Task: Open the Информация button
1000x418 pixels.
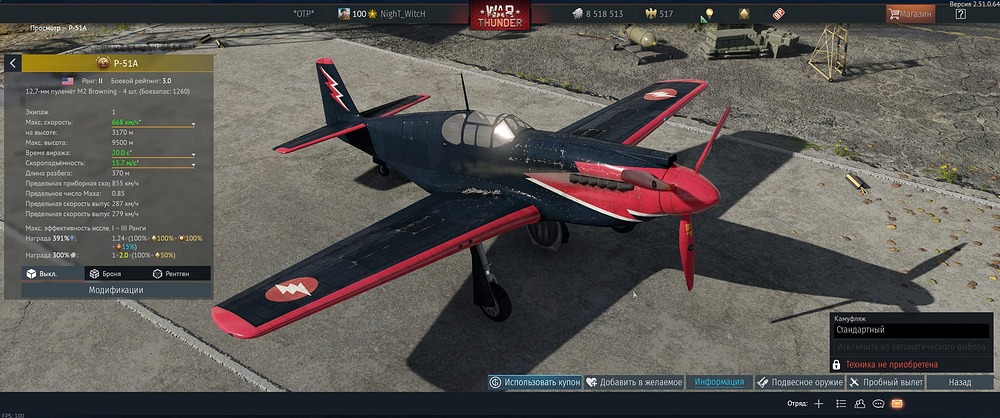Action: click(x=719, y=382)
